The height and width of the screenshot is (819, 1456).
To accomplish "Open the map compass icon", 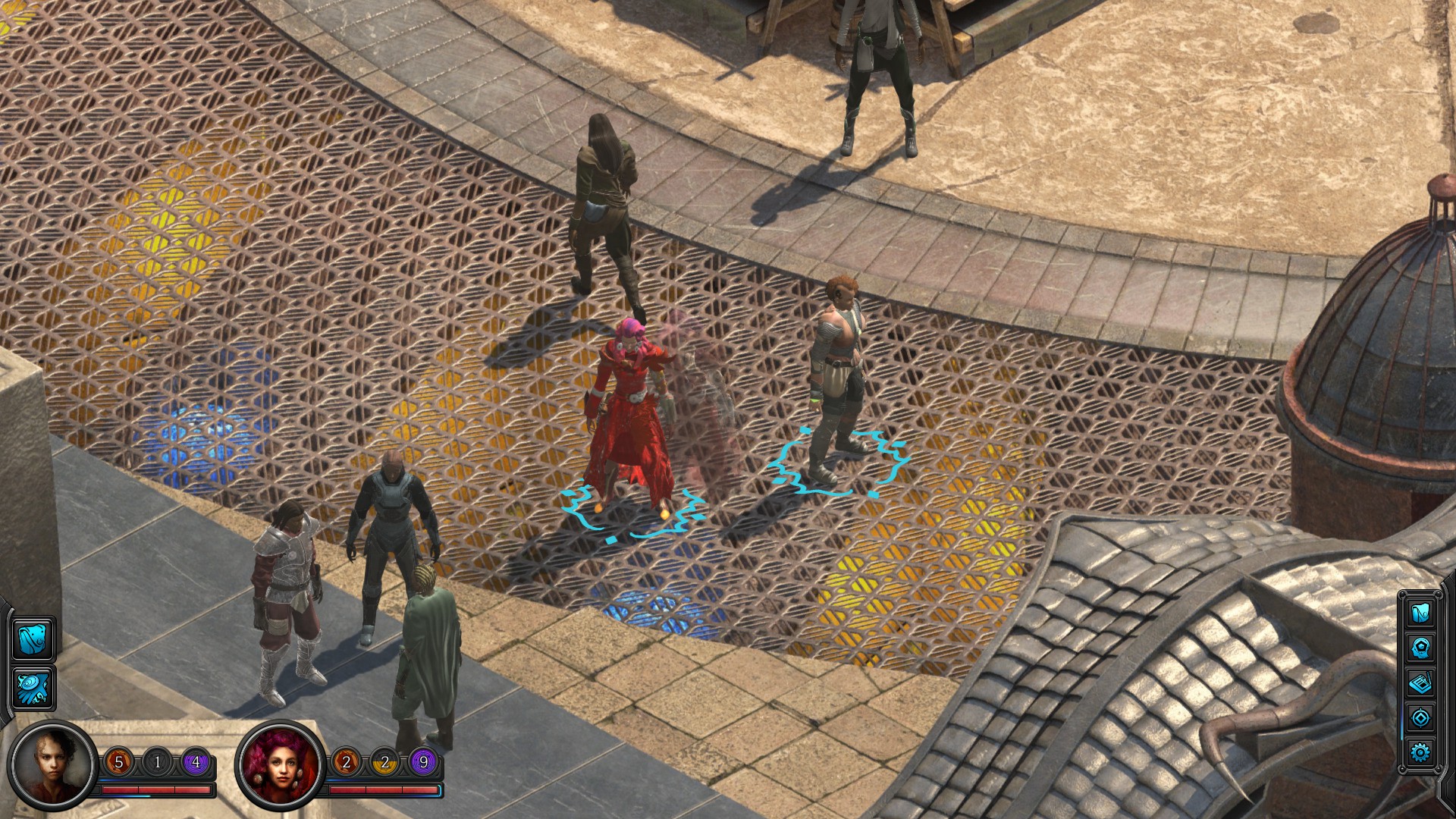I will coord(1420,717).
